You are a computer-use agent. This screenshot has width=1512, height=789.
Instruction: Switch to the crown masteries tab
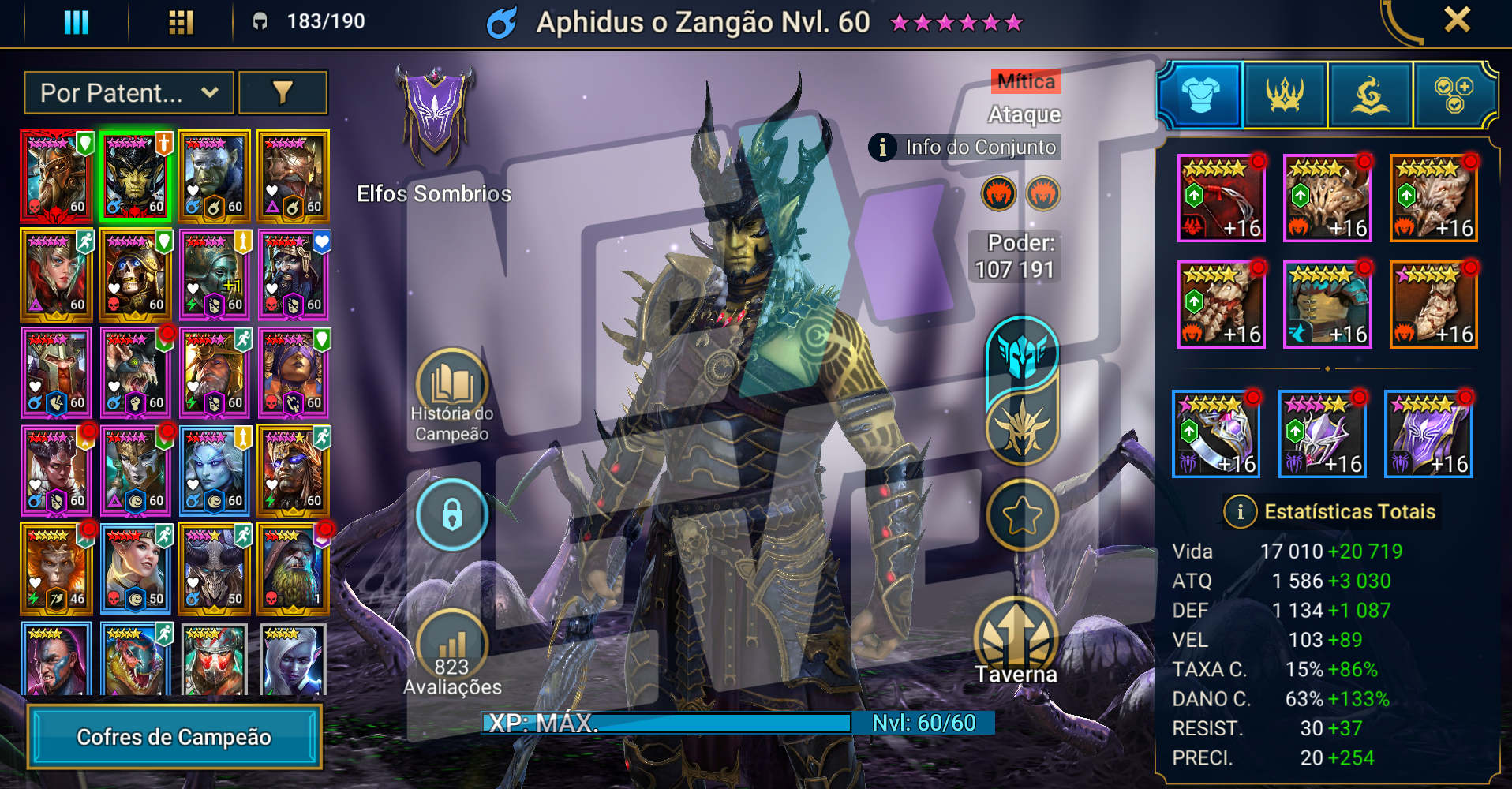[x=1286, y=95]
